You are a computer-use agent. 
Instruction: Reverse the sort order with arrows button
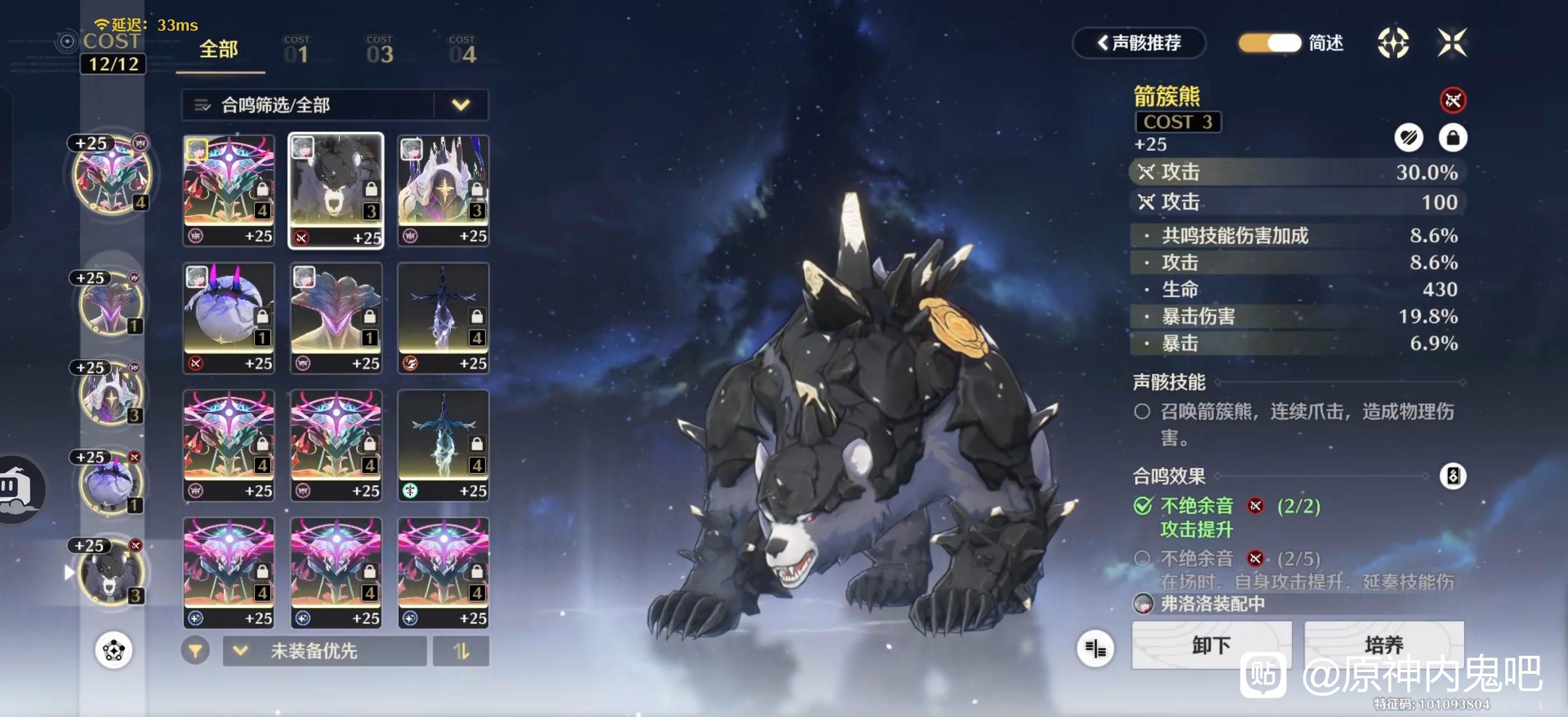[x=461, y=651]
